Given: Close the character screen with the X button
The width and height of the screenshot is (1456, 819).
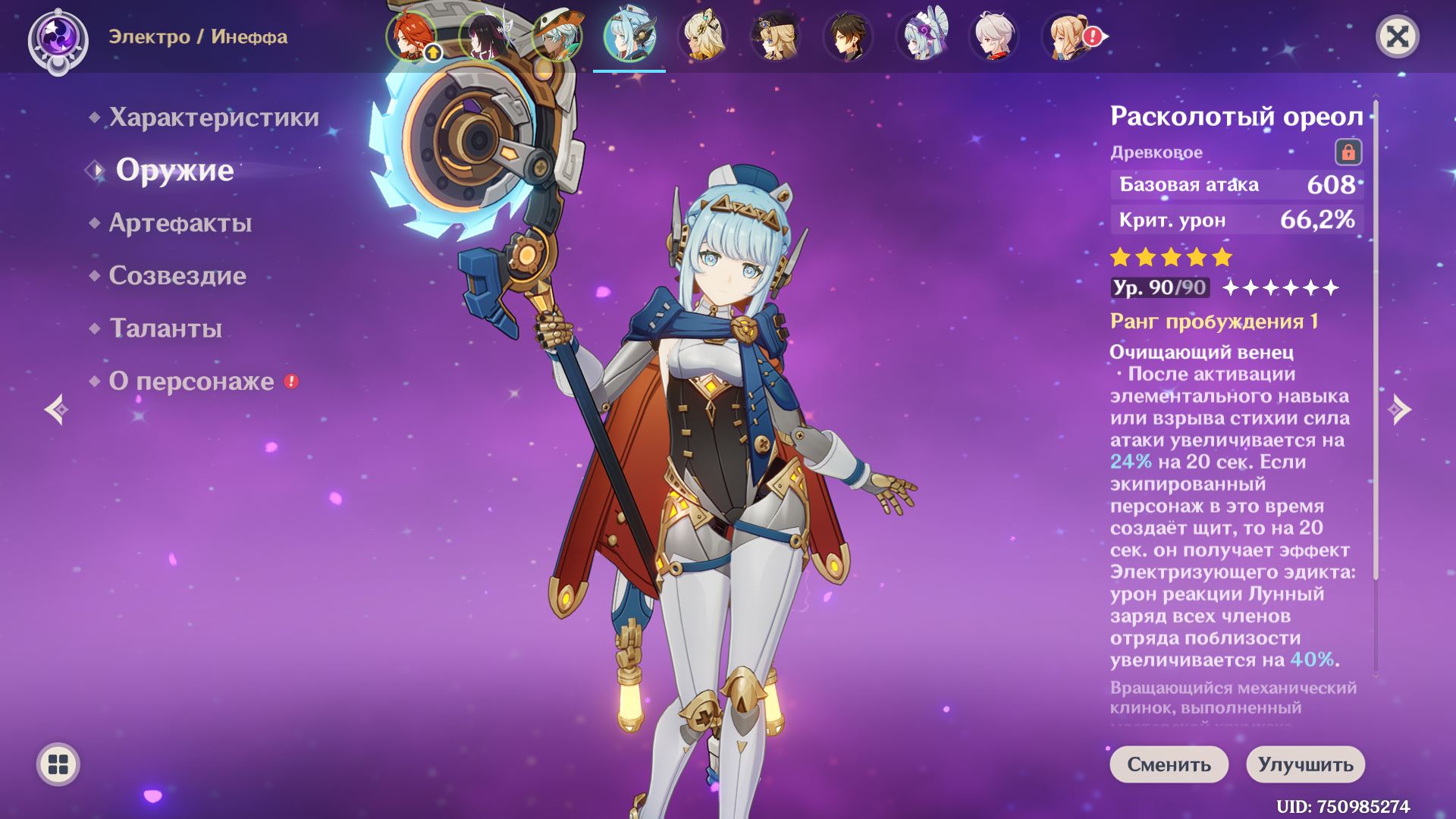Looking at the screenshot, I should coord(1397,36).
